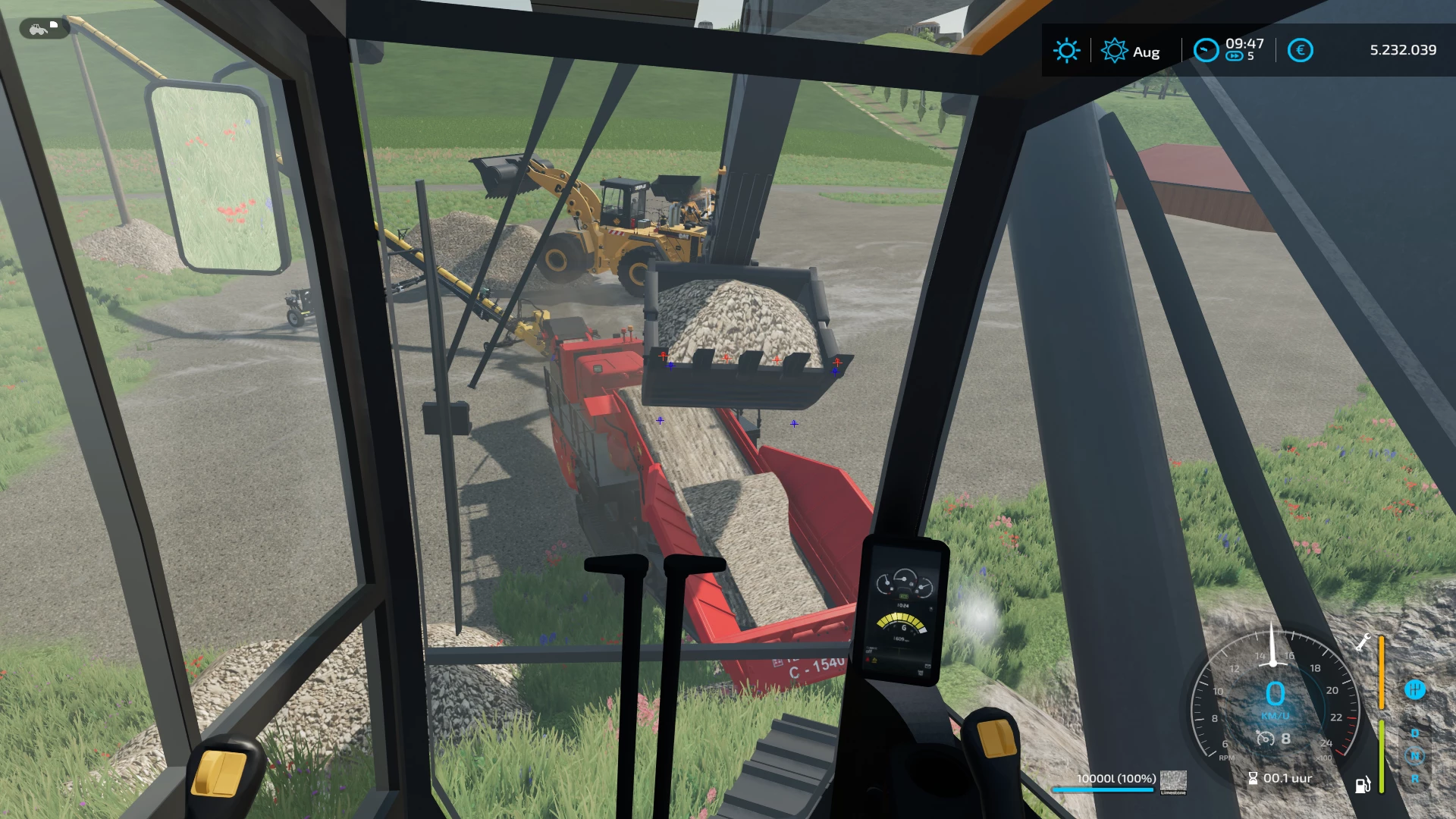Click the fuel pump icon

pyautogui.click(x=1362, y=785)
